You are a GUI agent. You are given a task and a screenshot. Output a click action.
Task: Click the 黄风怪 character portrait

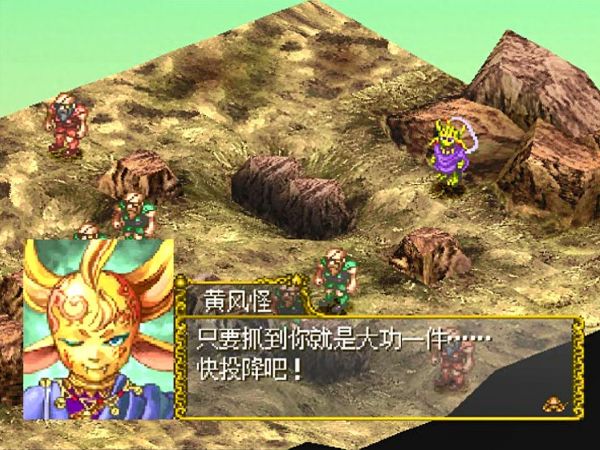(x=98, y=328)
